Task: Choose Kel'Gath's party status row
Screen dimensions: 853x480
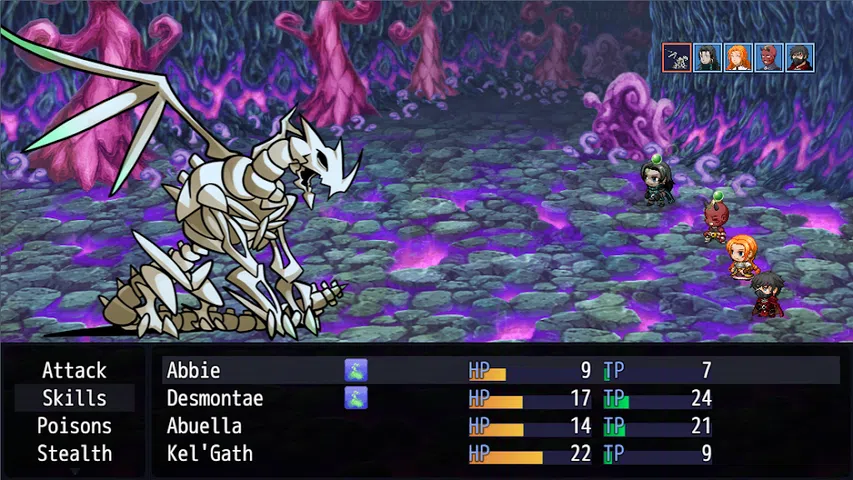Action: [500, 453]
